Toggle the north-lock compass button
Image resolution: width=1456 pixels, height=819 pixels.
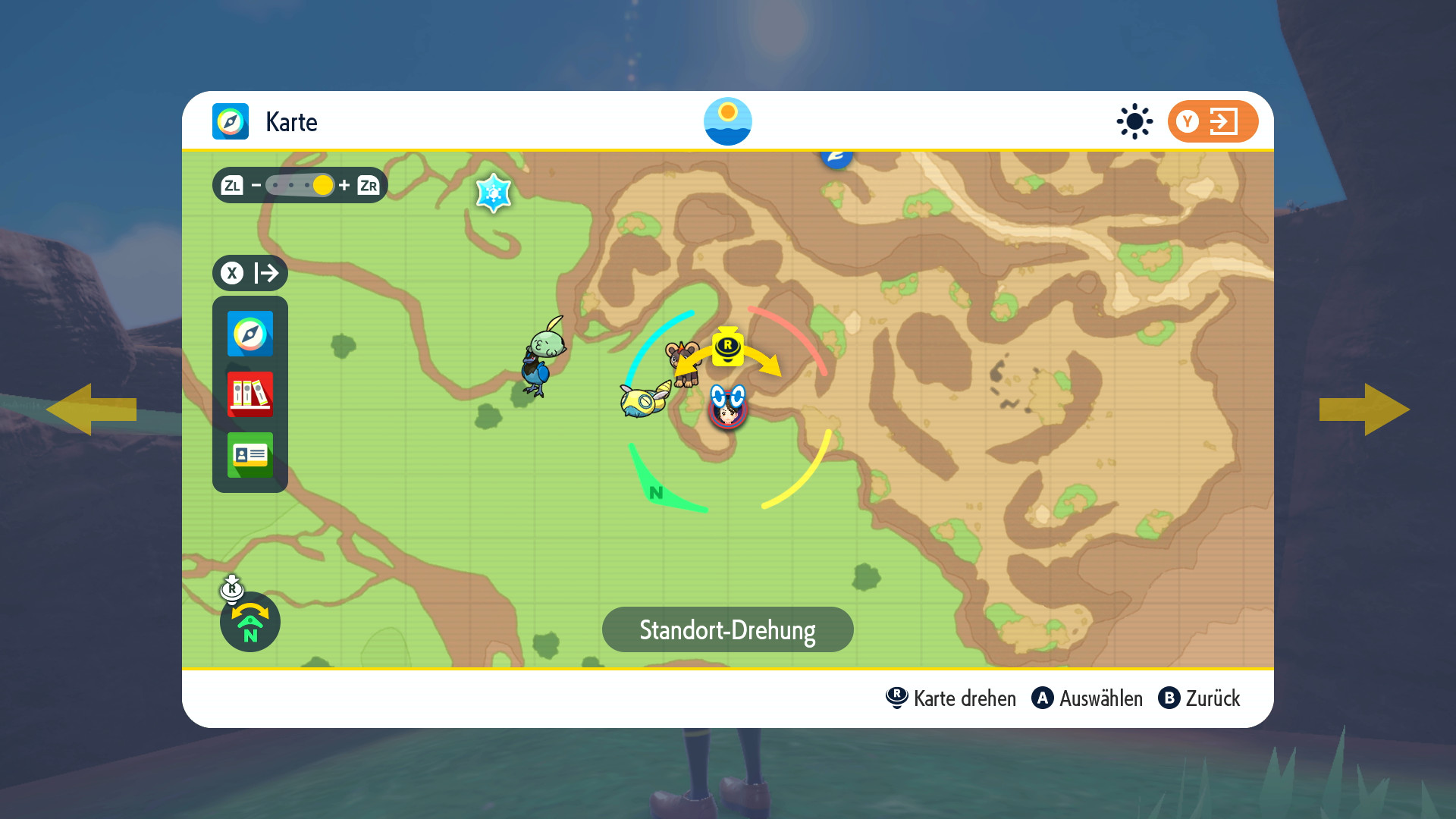click(250, 622)
